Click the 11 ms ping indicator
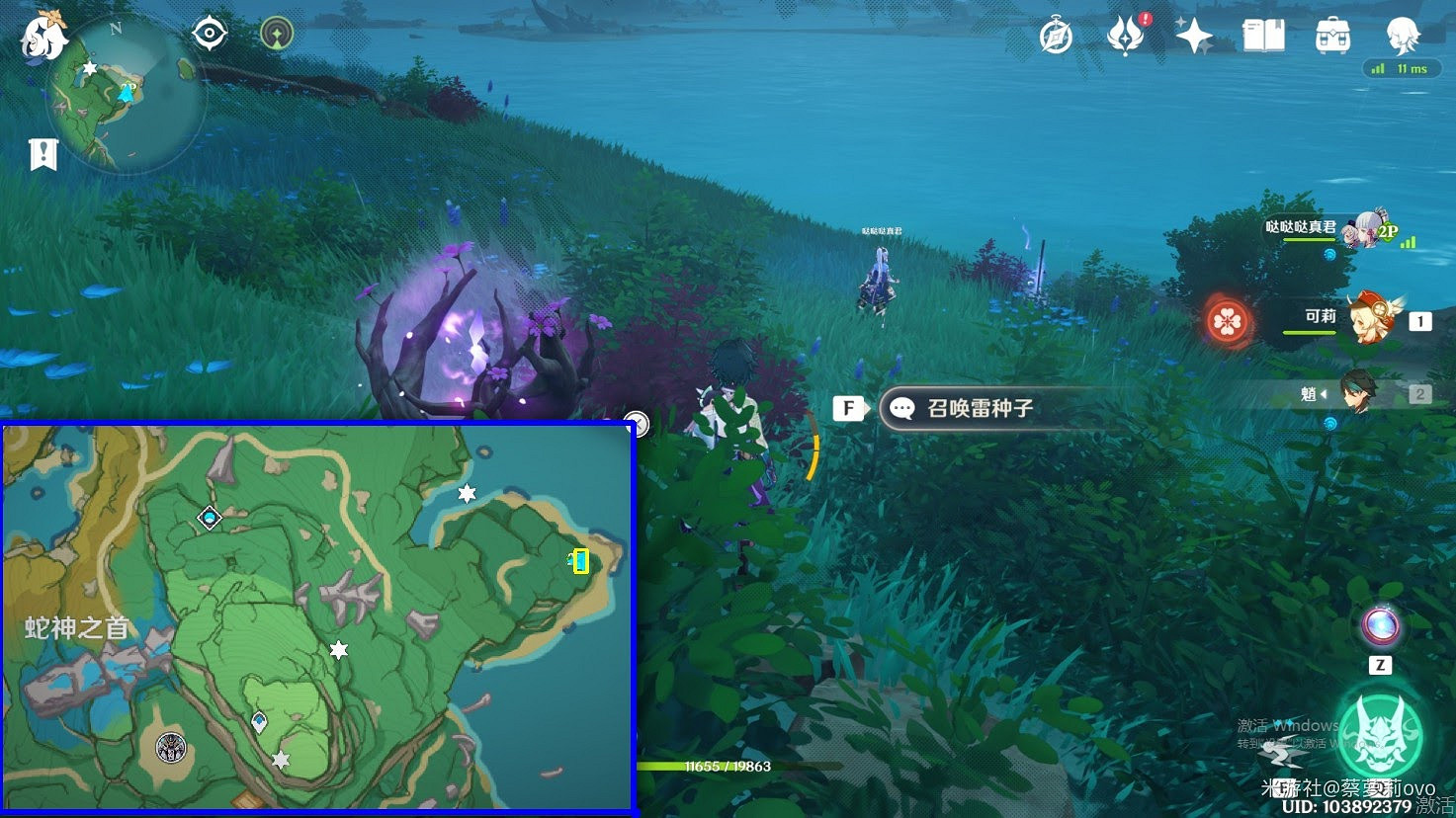Viewport: 1456px width, 818px height. coord(1402,68)
